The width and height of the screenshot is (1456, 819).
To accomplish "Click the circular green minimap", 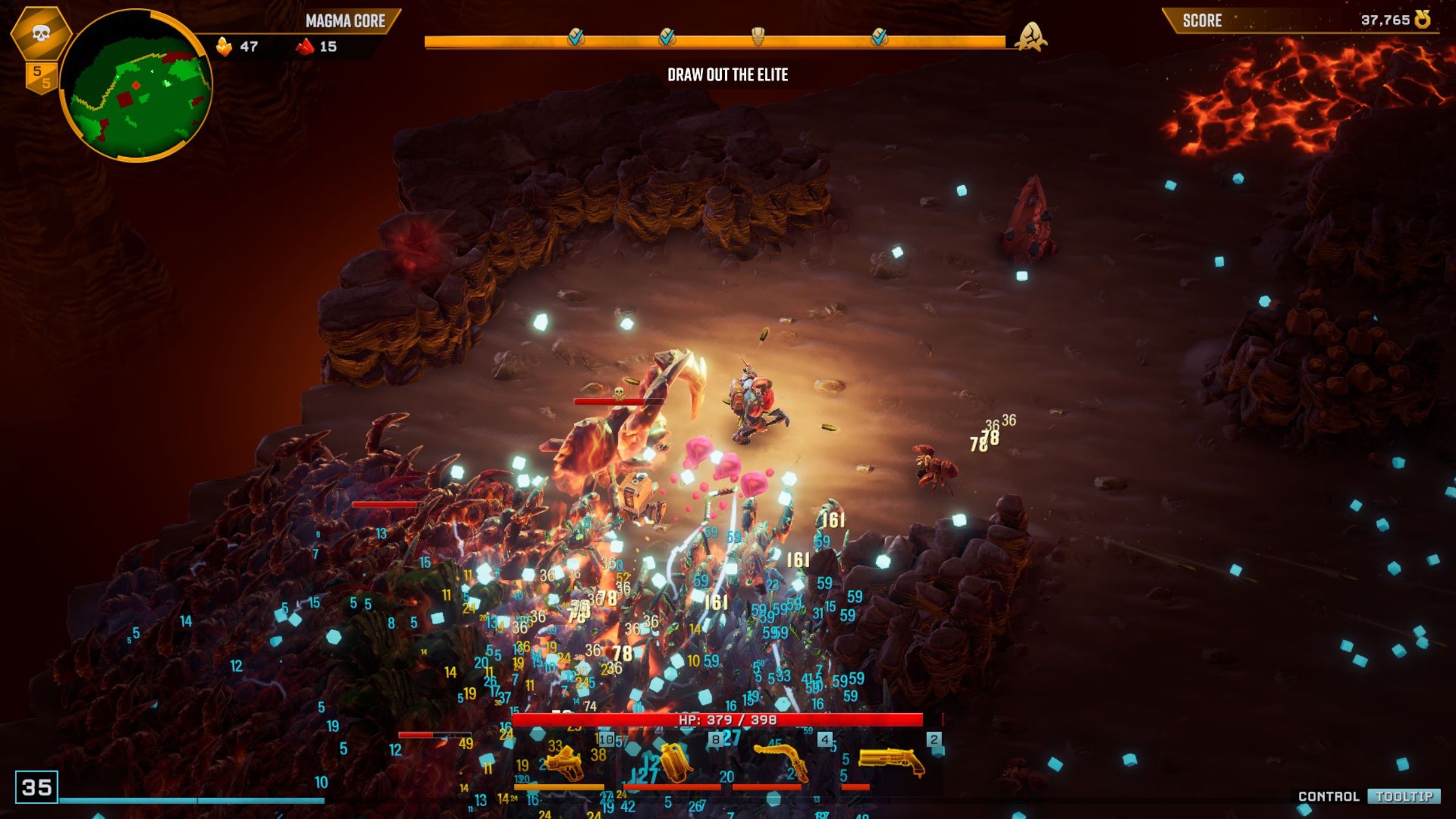I will (136, 85).
